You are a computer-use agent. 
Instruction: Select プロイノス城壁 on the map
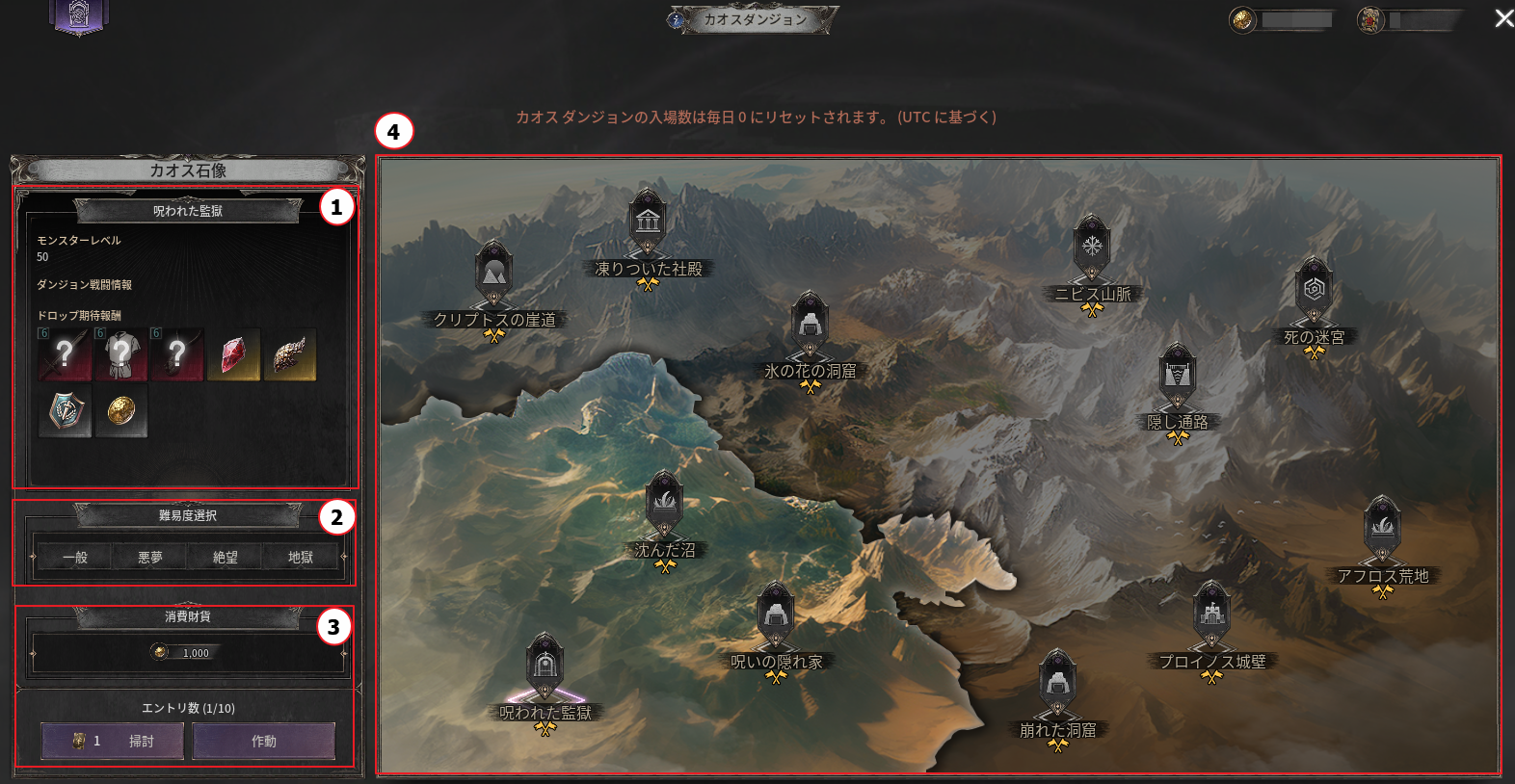(x=1211, y=614)
